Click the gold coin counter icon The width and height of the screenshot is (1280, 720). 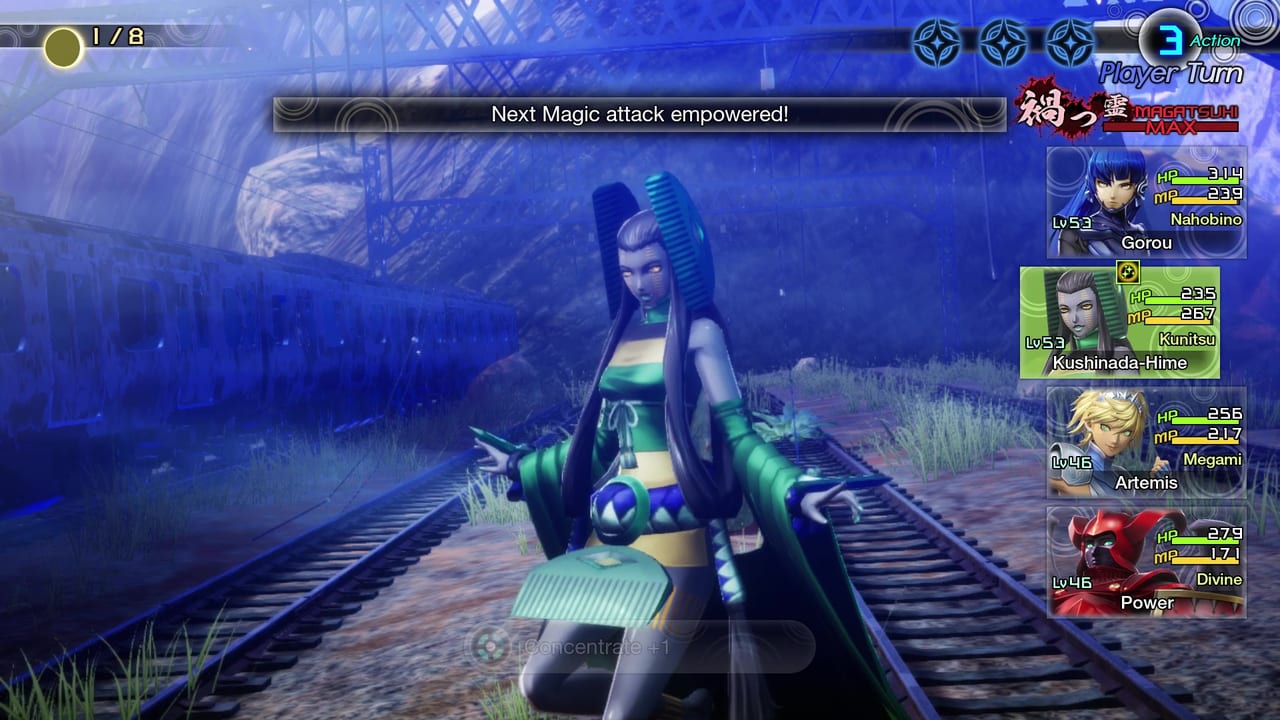[x=62, y=48]
